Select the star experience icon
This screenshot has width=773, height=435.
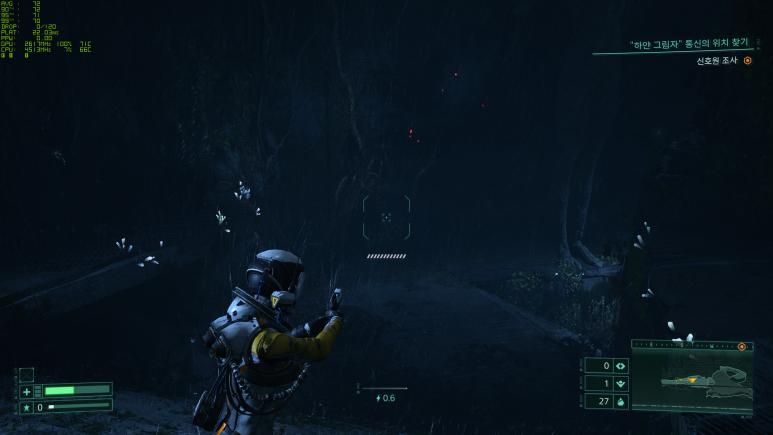point(27,407)
